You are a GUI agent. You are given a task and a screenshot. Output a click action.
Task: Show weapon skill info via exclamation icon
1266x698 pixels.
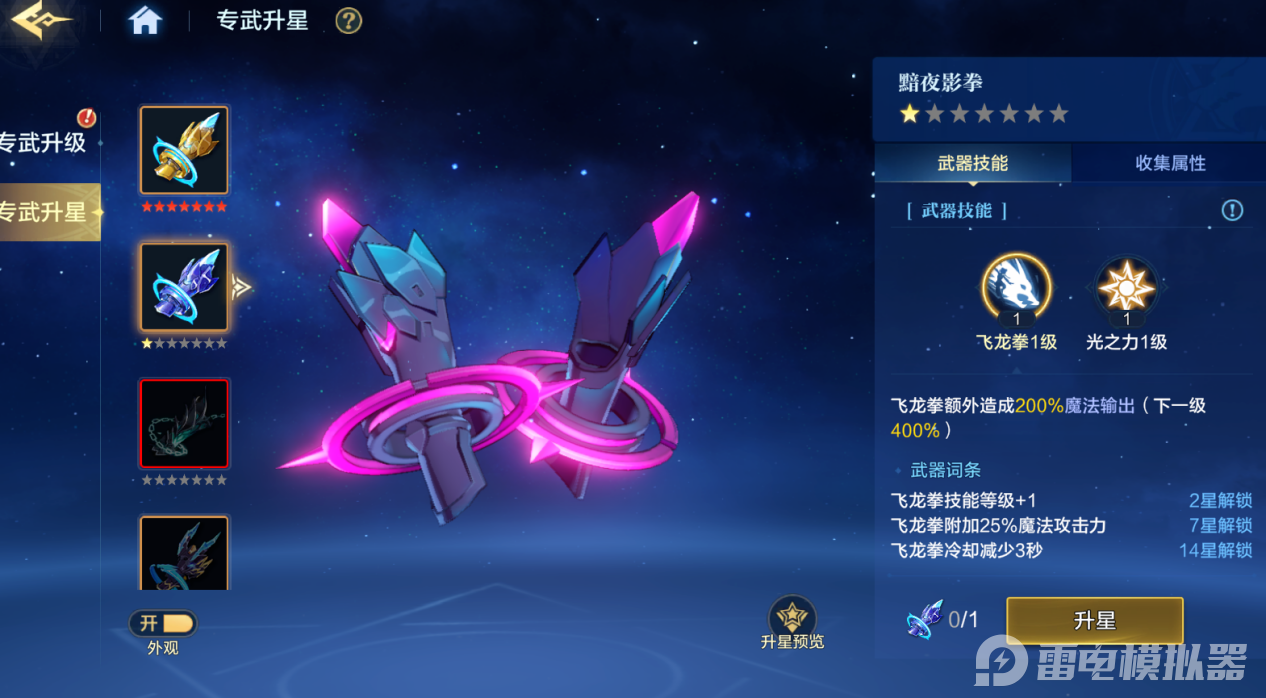1232,210
